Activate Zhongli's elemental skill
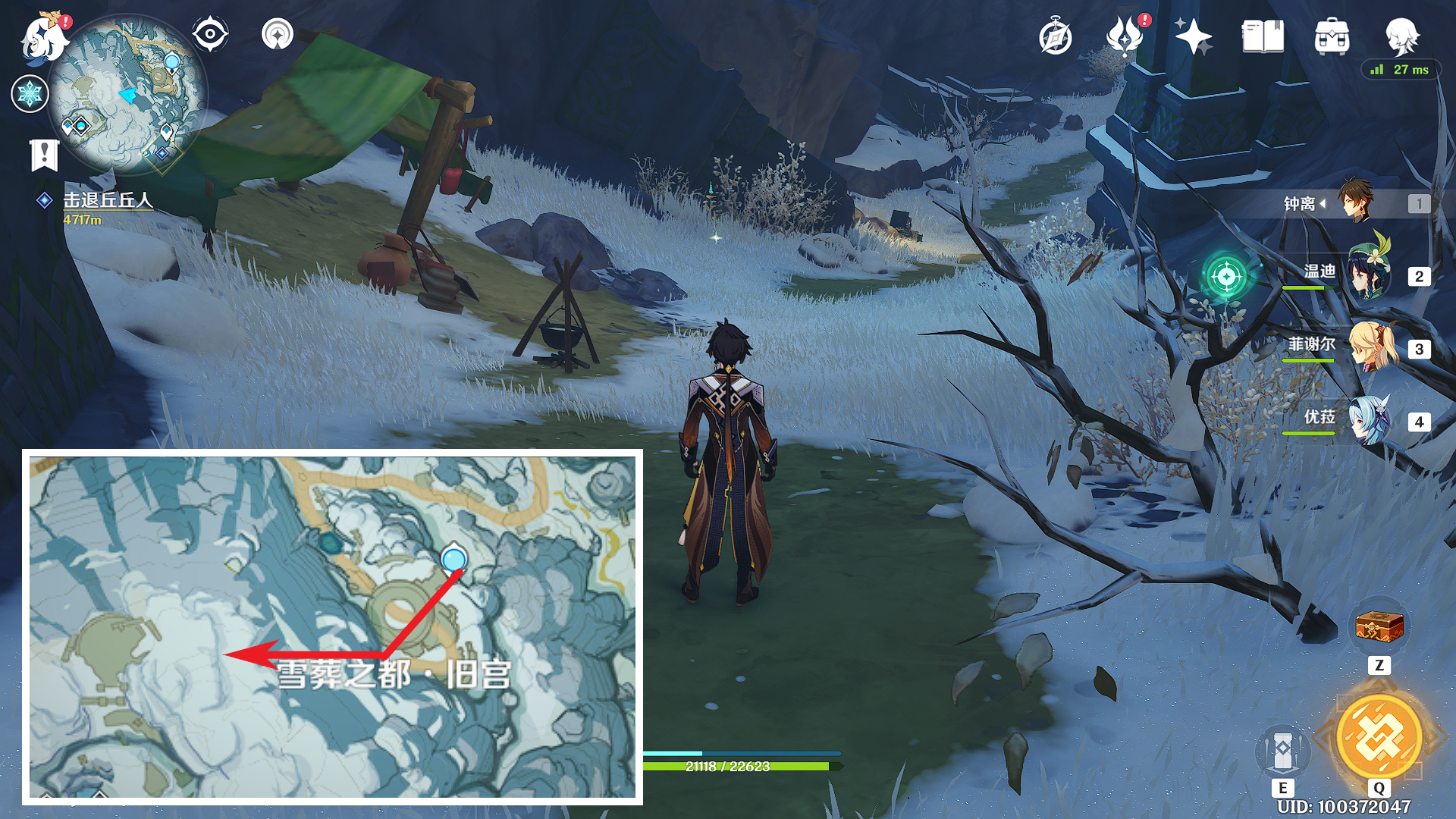 click(1282, 751)
